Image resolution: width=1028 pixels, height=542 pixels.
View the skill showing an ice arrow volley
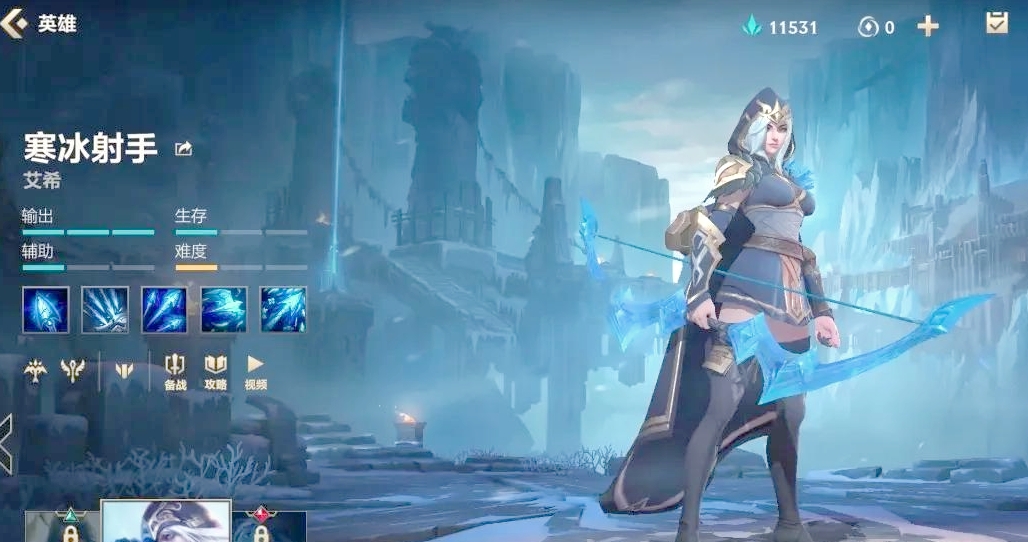pos(105,309)
